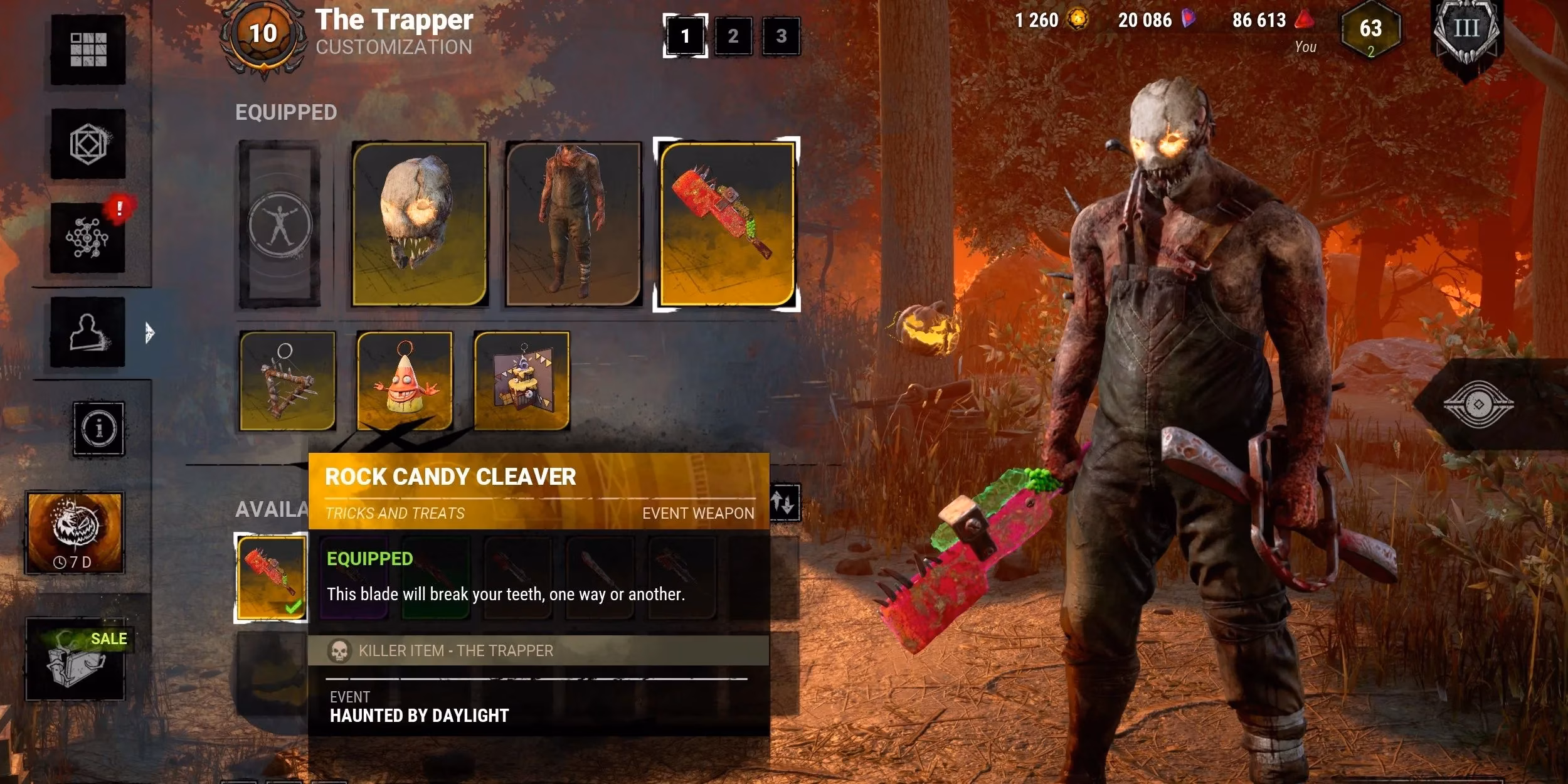Open the birthday cake charm slot
Viewport: 1568px width, 784px height.
[x=524, y=383]
